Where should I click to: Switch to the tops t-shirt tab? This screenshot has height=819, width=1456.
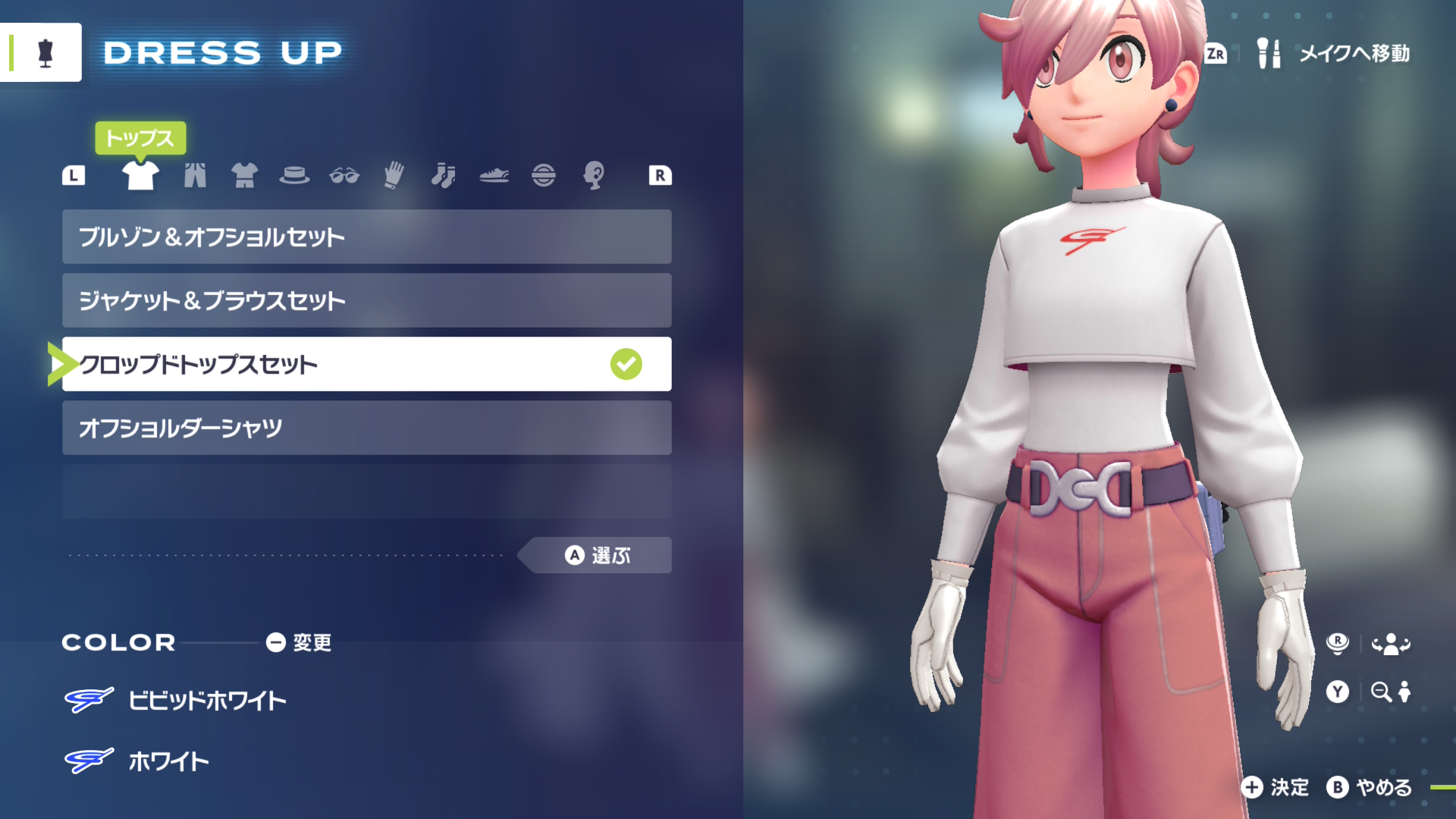pos(140,175)
